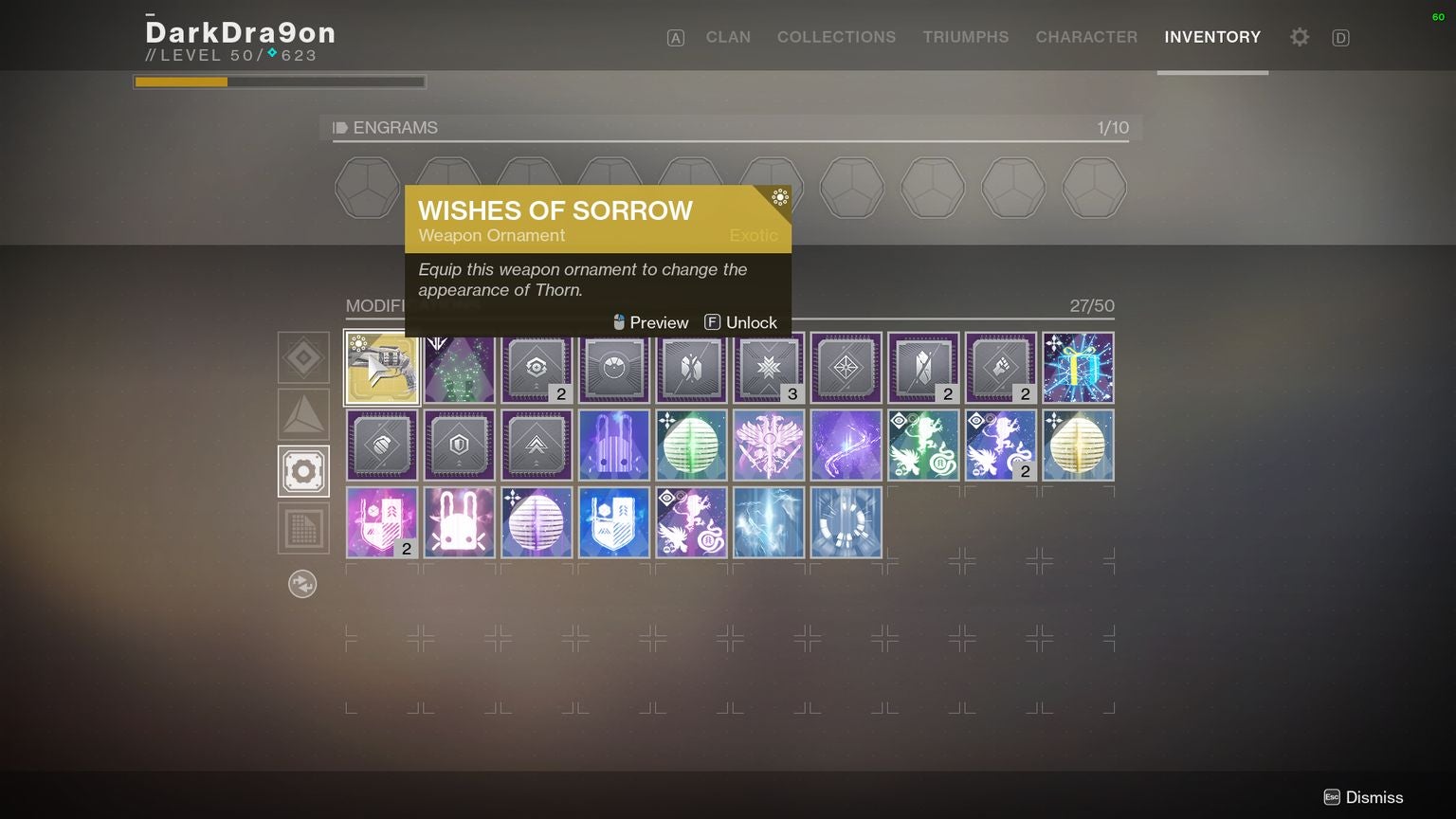Image resolution: width=1456 pixels, height=819 pixels.
Task: Click the circular transfer arrows icon below sidebar
Action: (302, 584)
